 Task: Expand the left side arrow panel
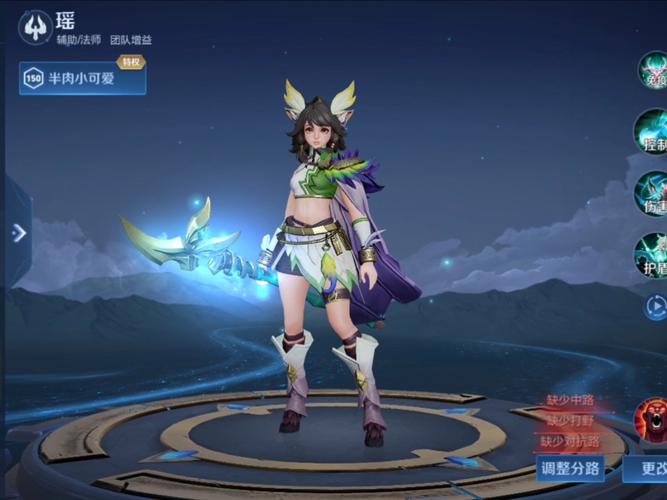18,232
